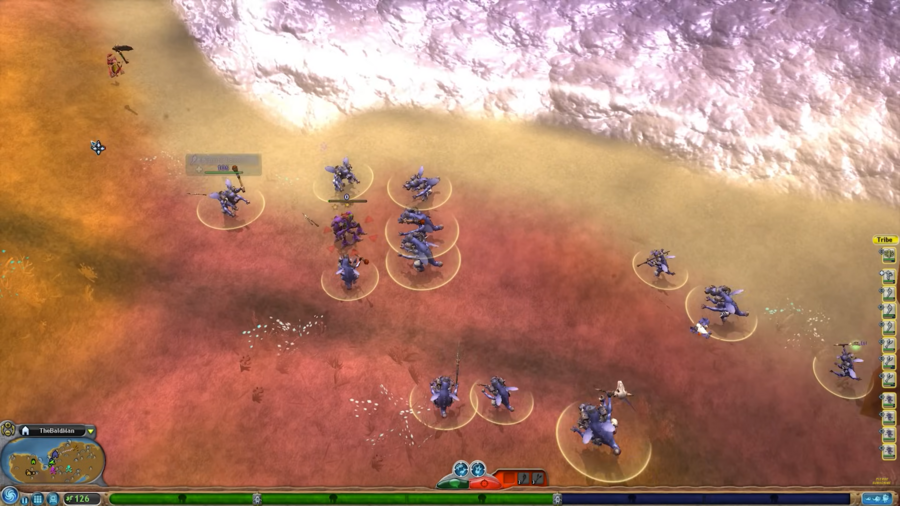Open the grid-icon panel beside the pause button
This screenshot has height=506, width=900.
[38, 499]
